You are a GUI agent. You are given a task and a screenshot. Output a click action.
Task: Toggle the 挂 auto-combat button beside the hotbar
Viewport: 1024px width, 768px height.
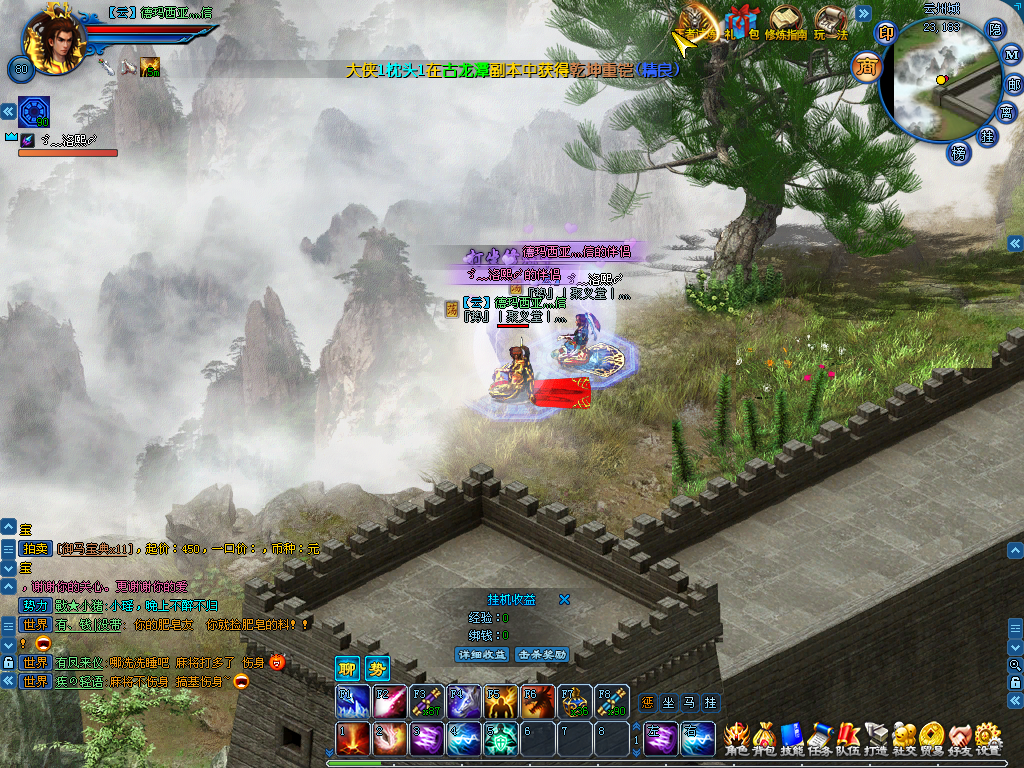(x=710, y=703)
